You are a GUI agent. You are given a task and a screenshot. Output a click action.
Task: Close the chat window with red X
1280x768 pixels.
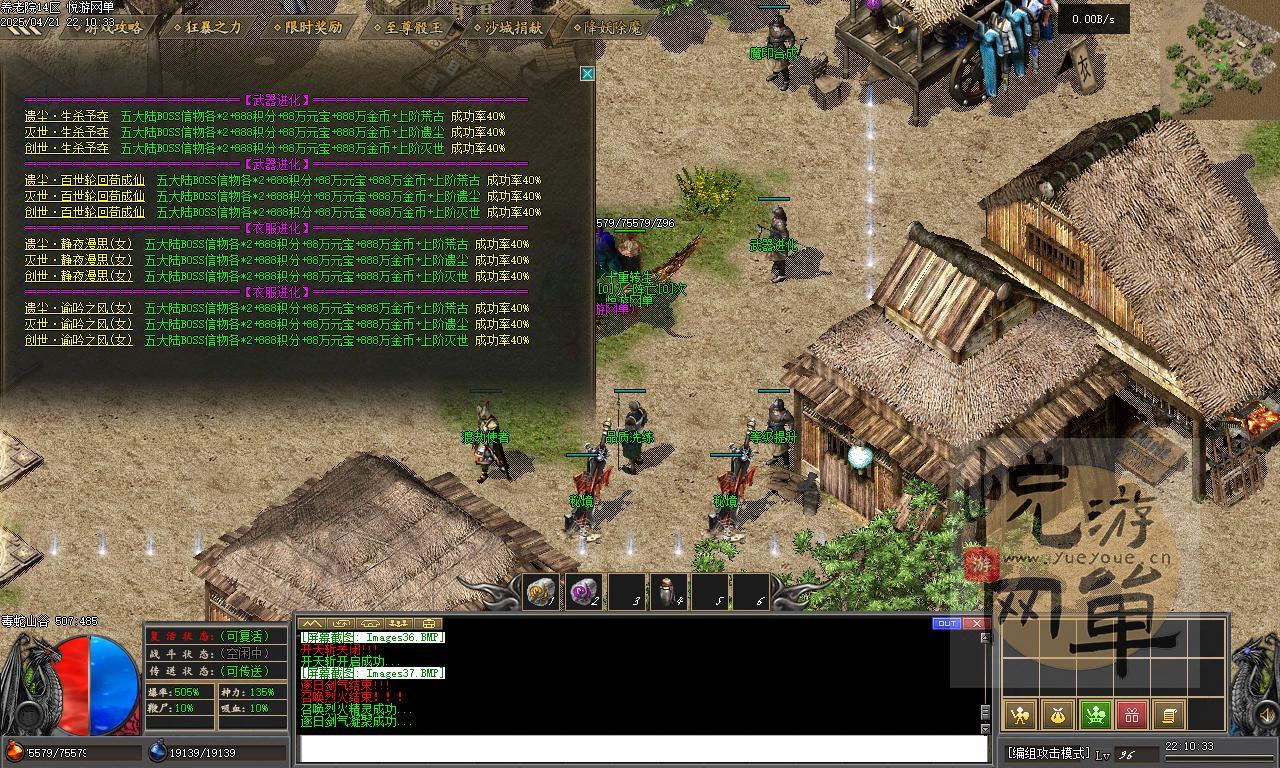click(x=976, y=623)
